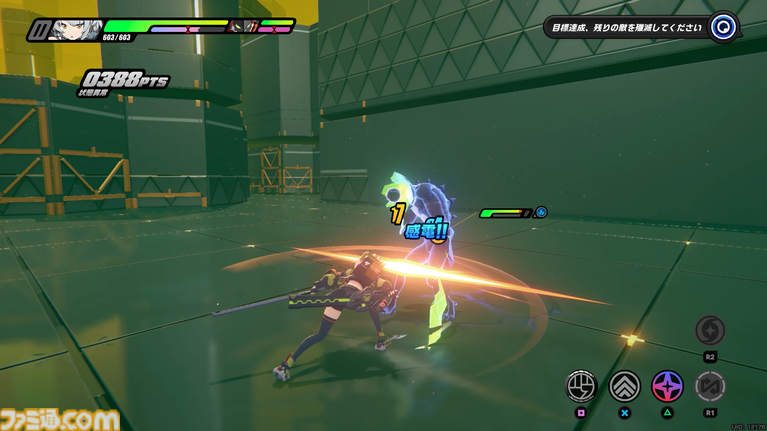Use the greyed-out swirl ultimate icon
Screen dimensions: 767x431
[x=710, y=330]
